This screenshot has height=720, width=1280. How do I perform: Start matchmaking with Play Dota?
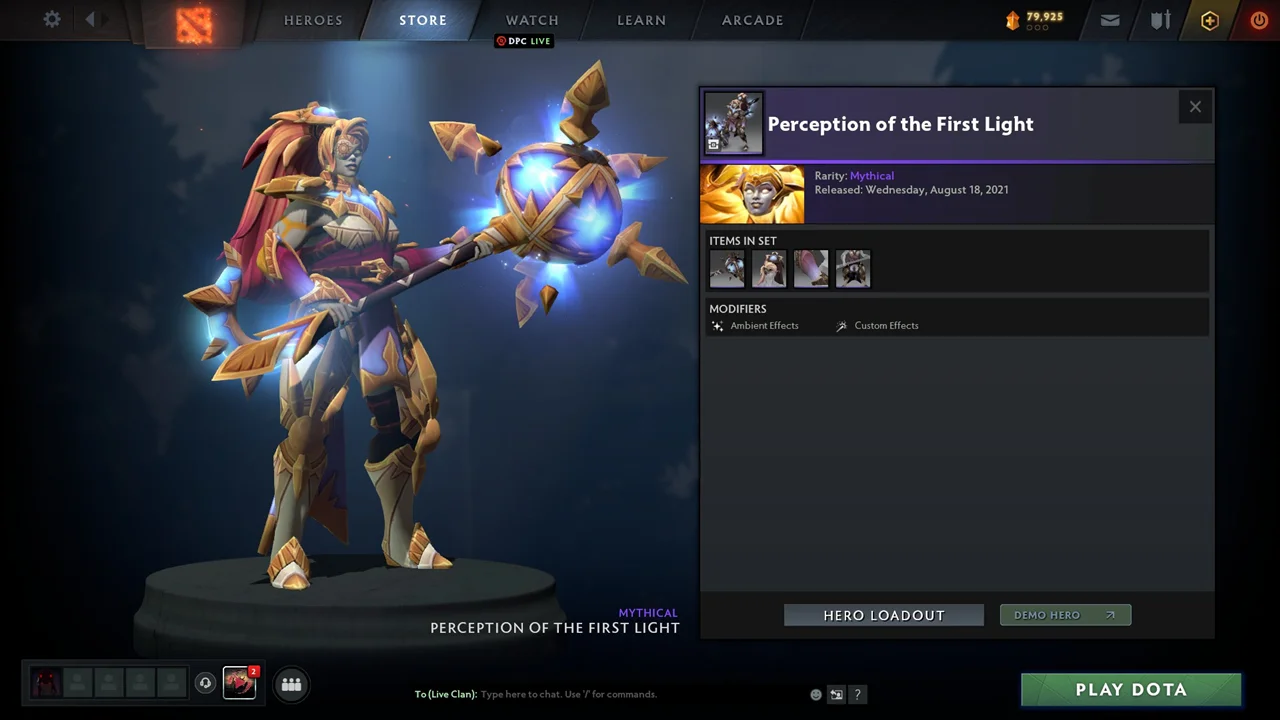pyautogui.click(x=1131, y=689)
